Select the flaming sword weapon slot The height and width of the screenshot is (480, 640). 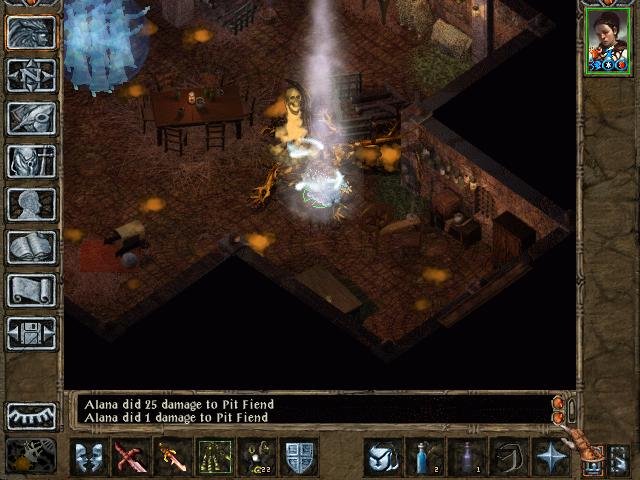click(173, 457)
